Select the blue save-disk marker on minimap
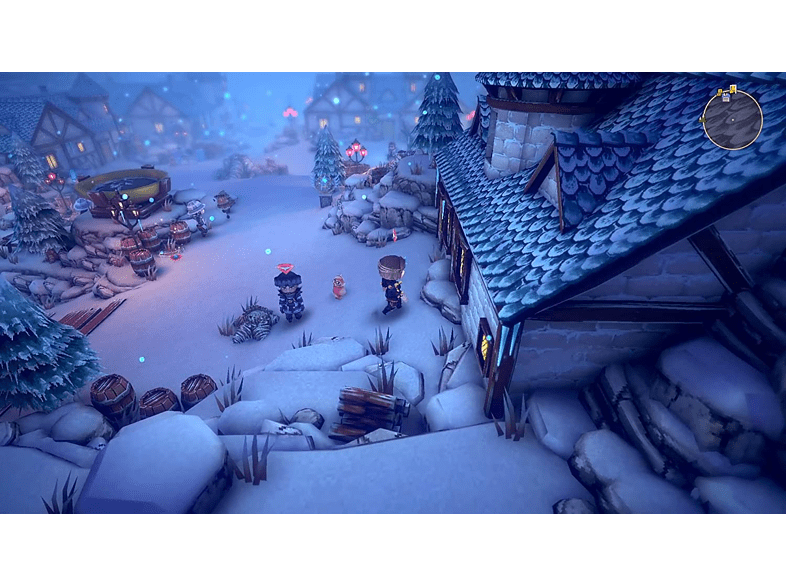 (726, 97)
